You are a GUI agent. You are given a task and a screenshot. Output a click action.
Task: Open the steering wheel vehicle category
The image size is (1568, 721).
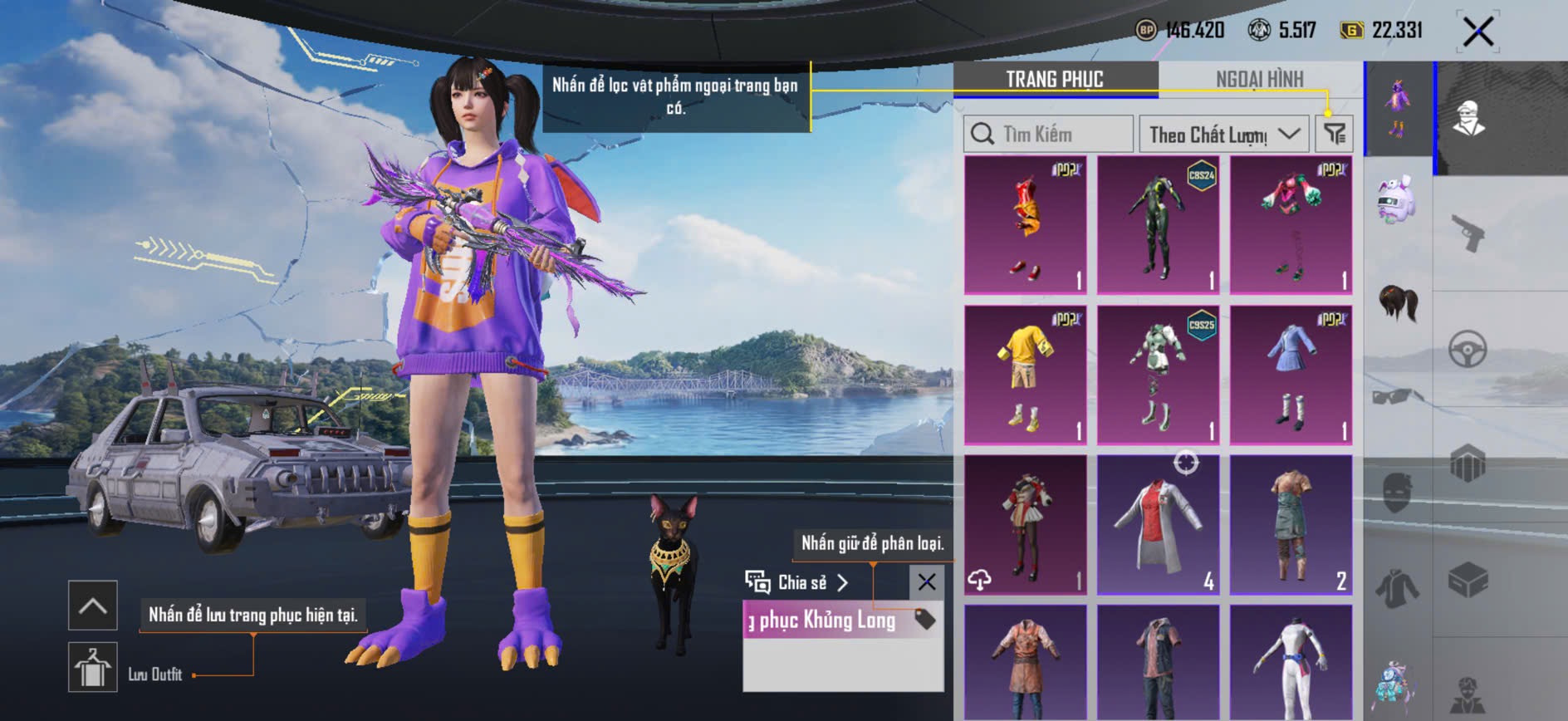point(1468,349)
